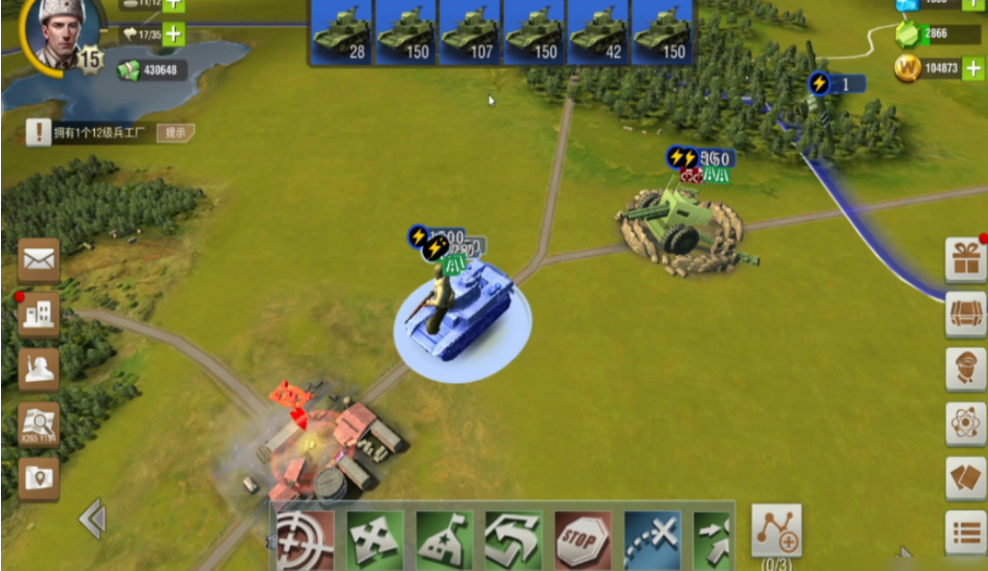Open the mail envelope inbox

38,261
